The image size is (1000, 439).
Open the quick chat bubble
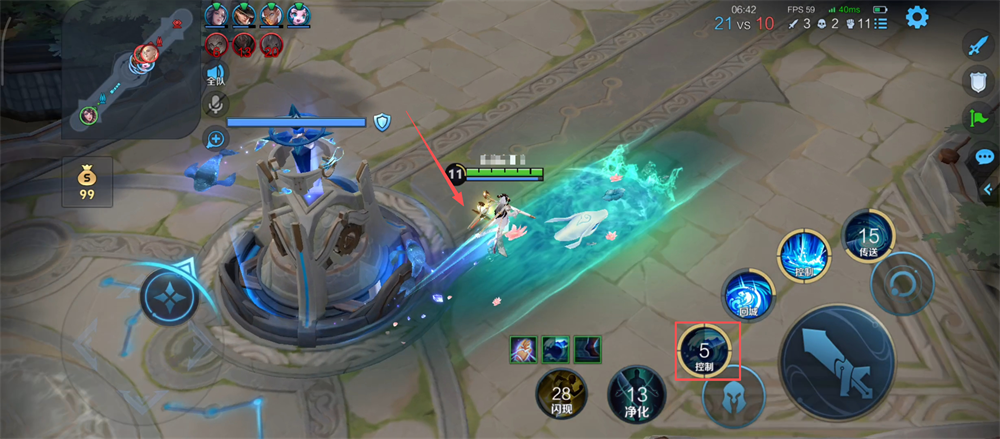983,157
